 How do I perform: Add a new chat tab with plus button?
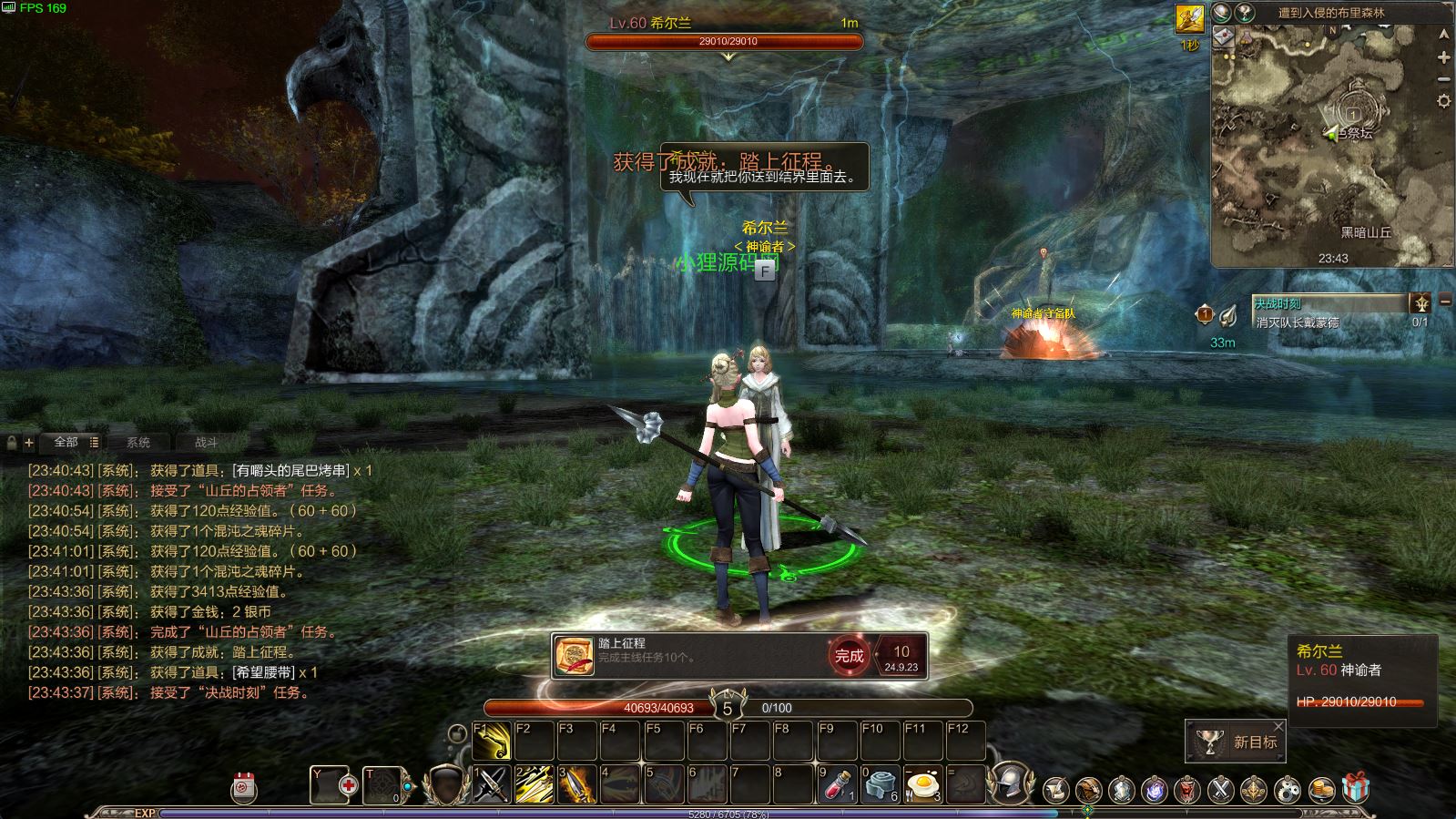[29, 443]
